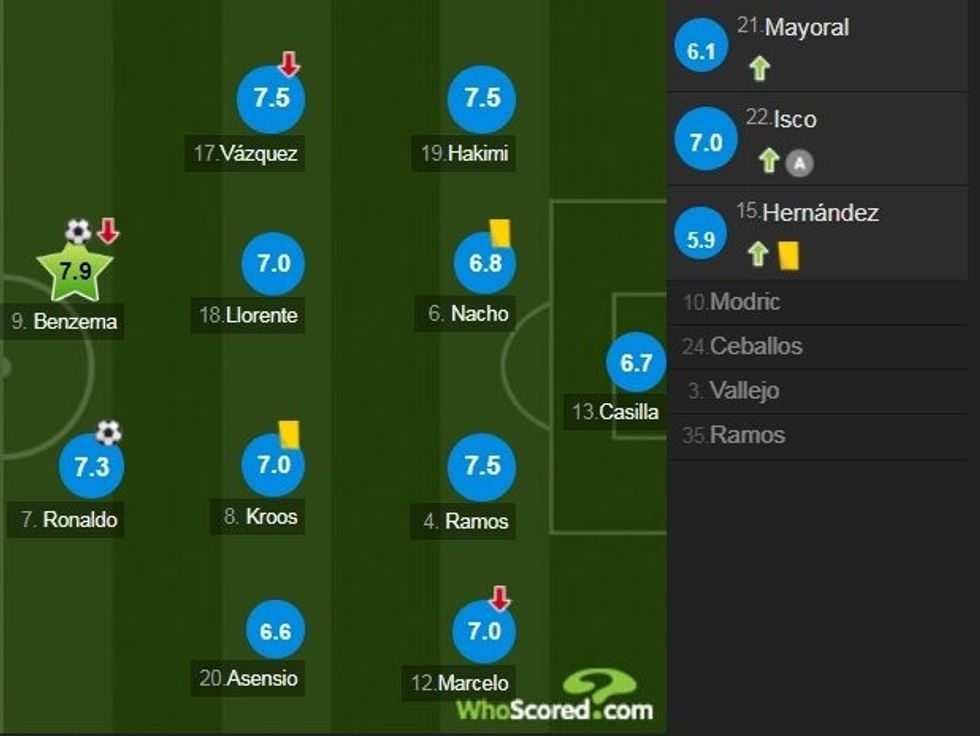
Task: Select Benzema's star rating marker
Action: [x=74, y=270]
